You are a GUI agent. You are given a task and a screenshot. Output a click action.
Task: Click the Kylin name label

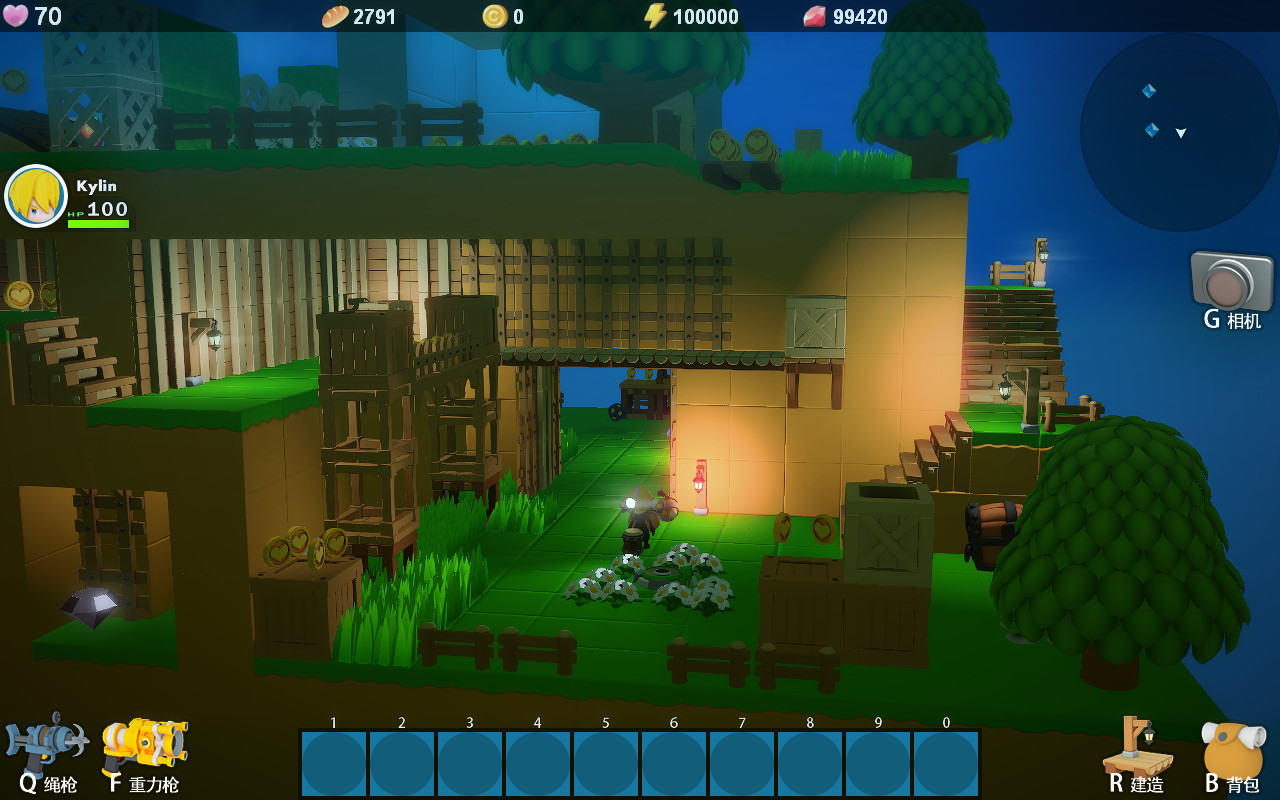coord(97,184)
